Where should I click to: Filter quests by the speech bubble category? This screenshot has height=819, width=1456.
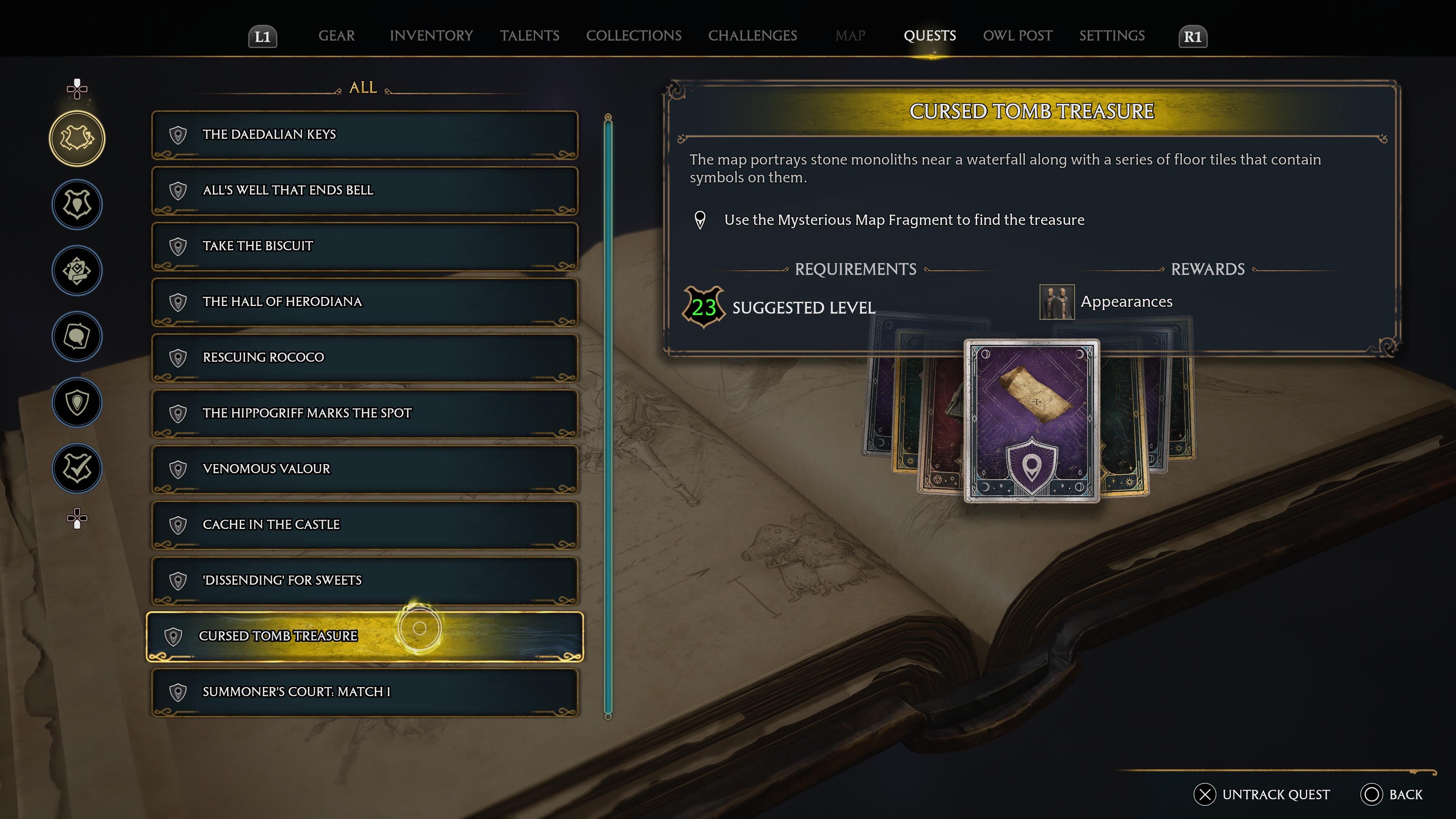coord(77,337)
